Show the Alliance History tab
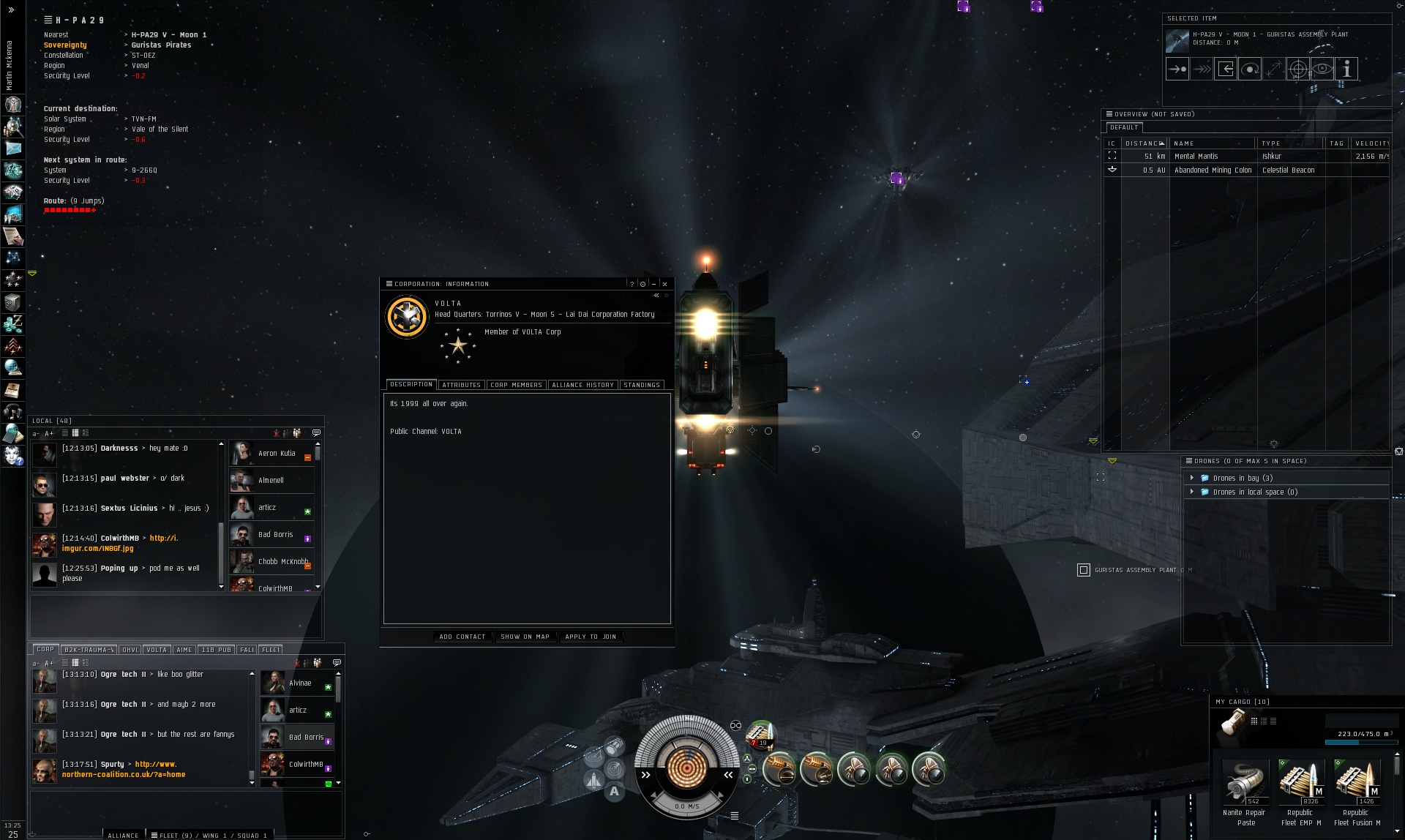1405x840 pixels. (x=582, y=385)
